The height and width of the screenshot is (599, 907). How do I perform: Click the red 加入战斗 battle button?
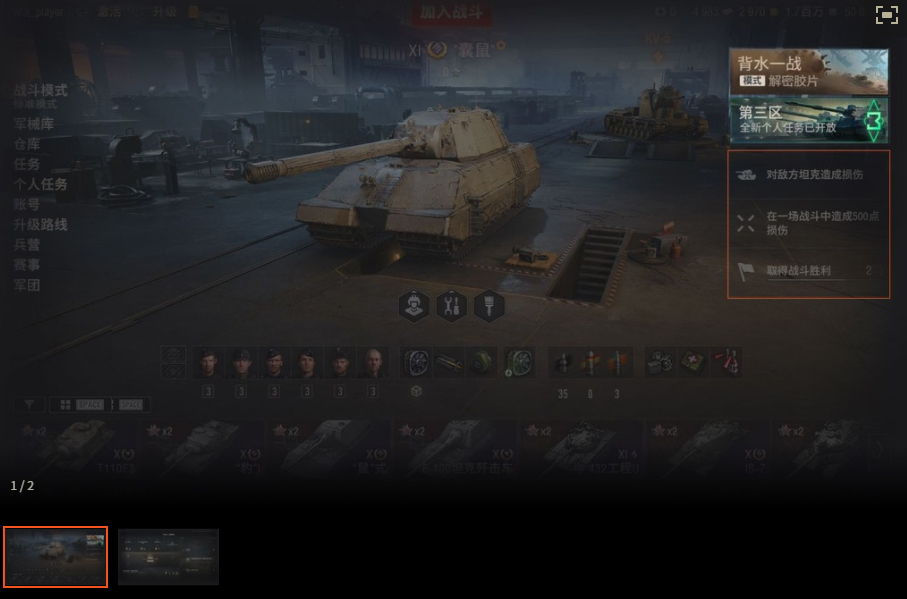[450, 13]
